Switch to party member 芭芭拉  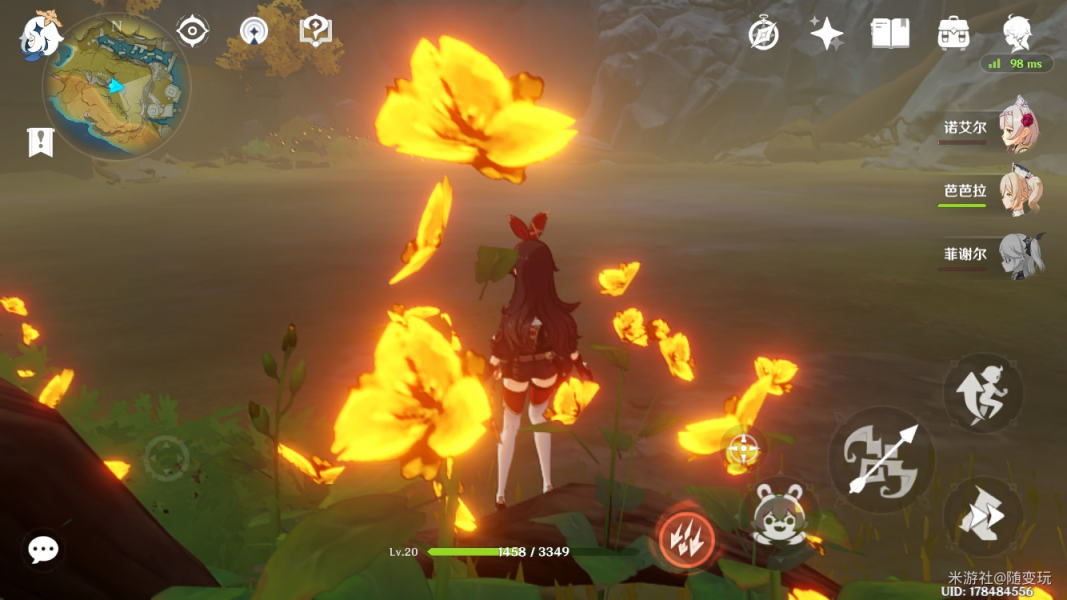[x=1020, y=191]
